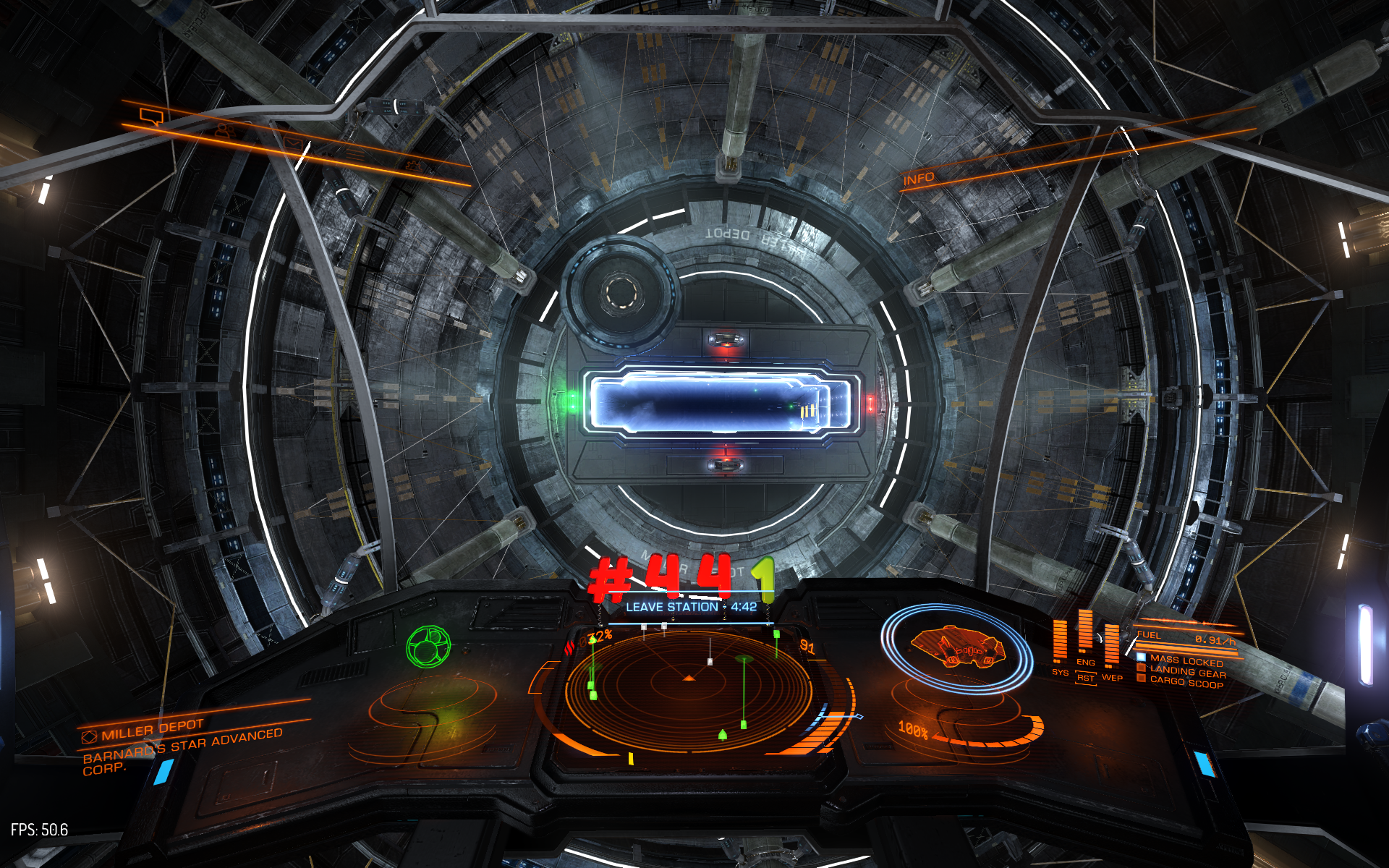Open the inbox envelope tab
This screenshot has height=868, width=1389.
(293, 143)
